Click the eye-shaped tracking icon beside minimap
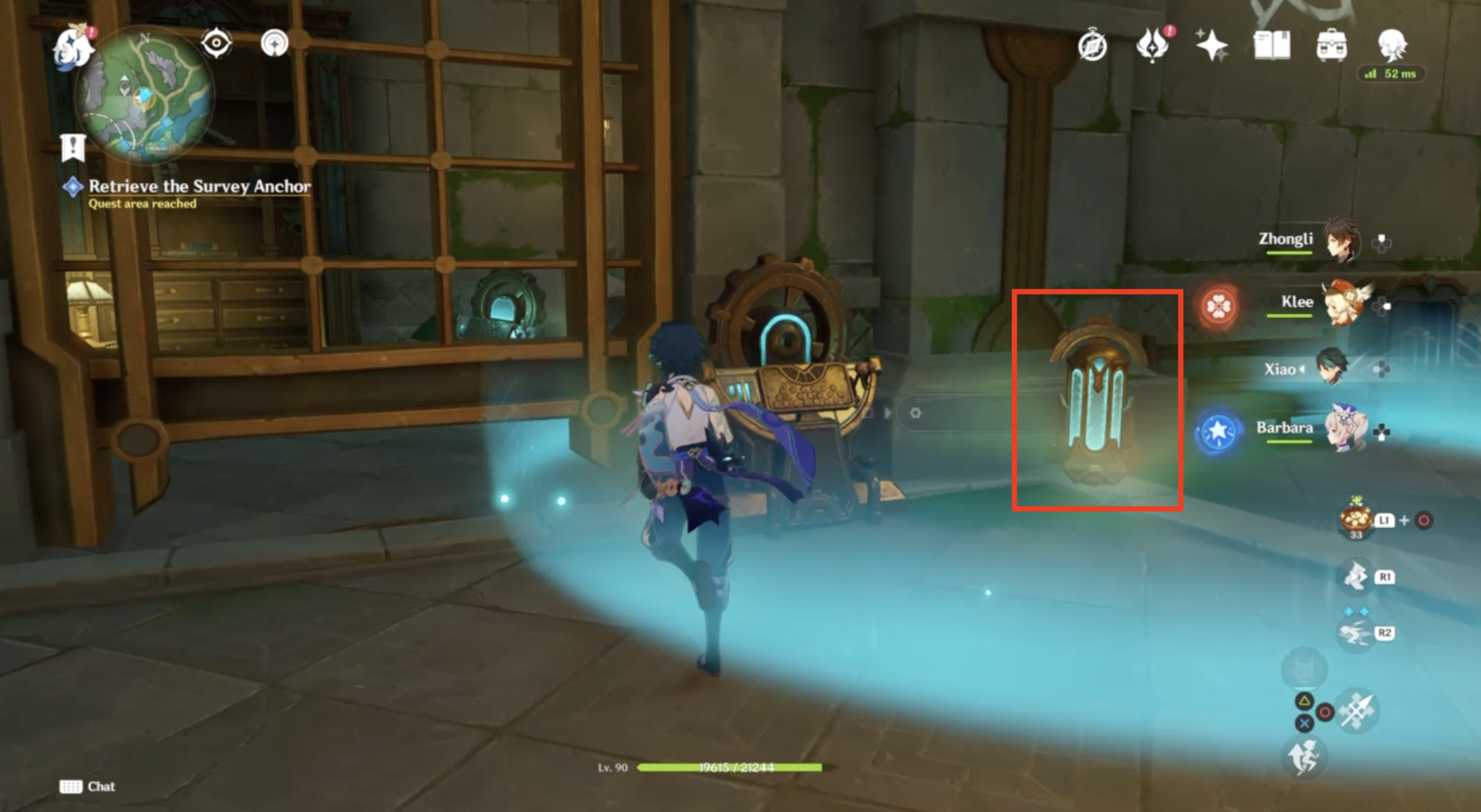1481x812 pixels. point(216,43)
